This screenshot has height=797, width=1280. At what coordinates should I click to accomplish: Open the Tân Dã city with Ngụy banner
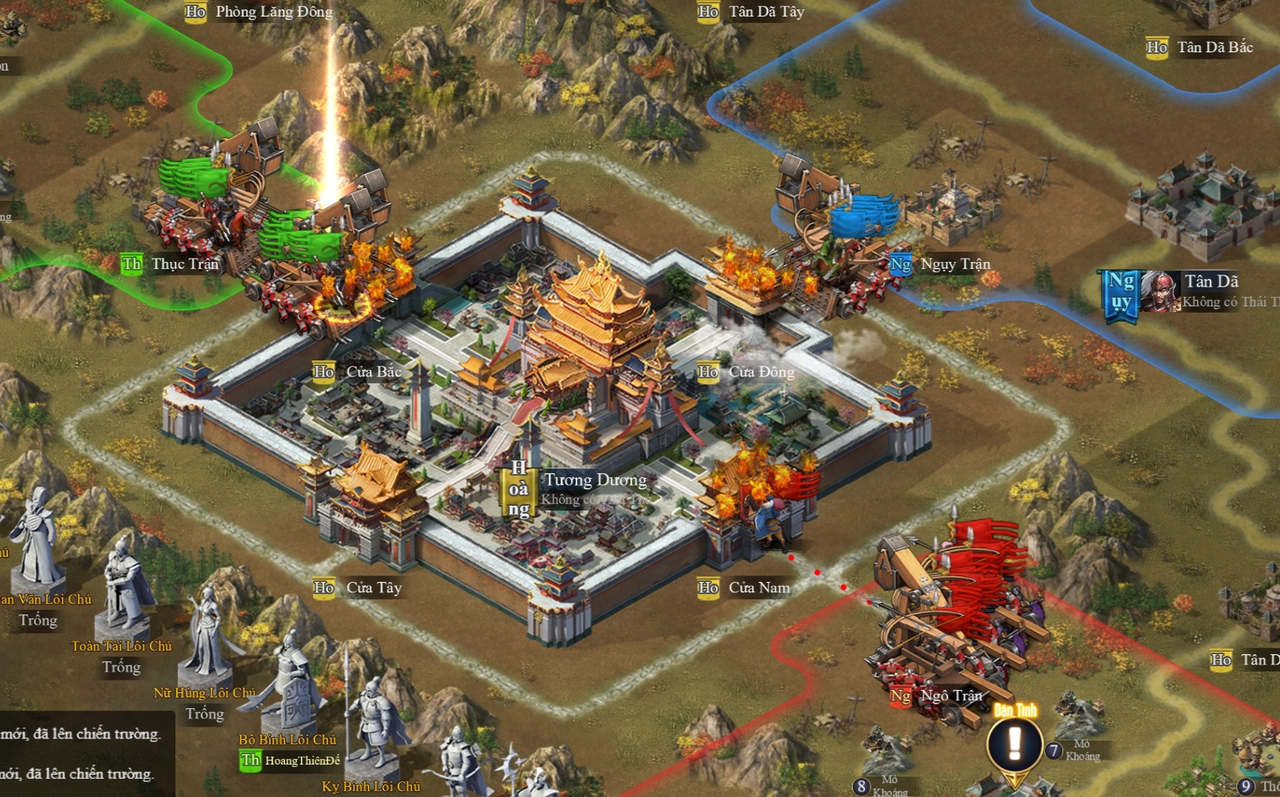click(1210, 282)
